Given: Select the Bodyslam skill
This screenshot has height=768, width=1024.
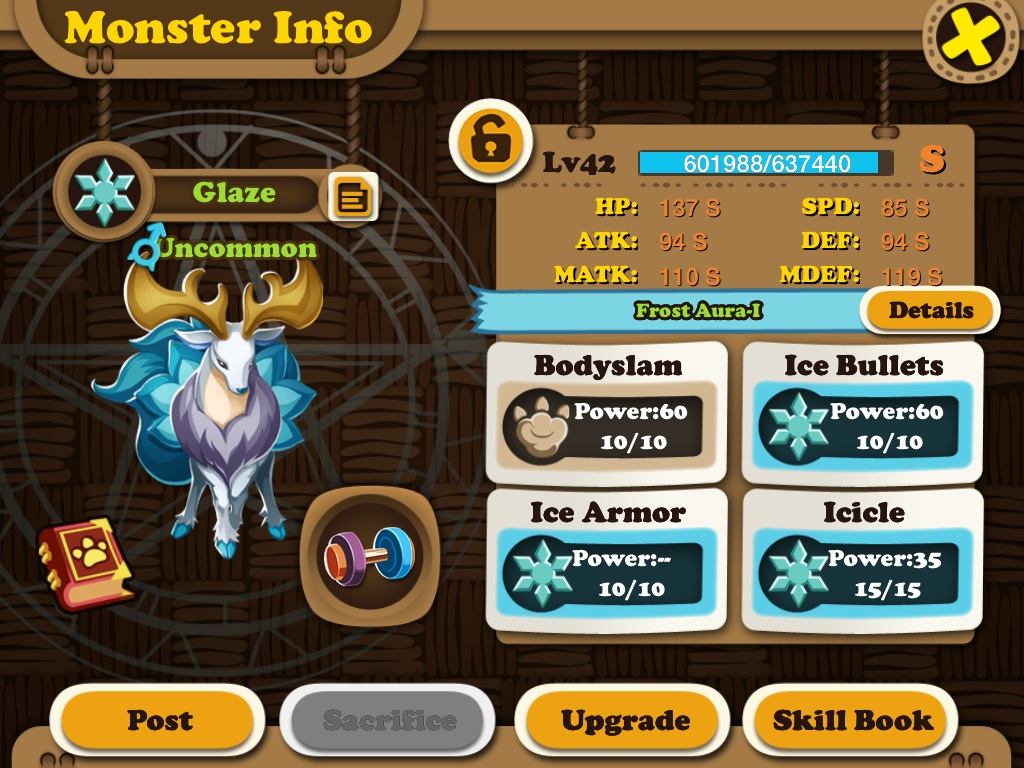Looking at the screenshot, I should coord(607,411).
